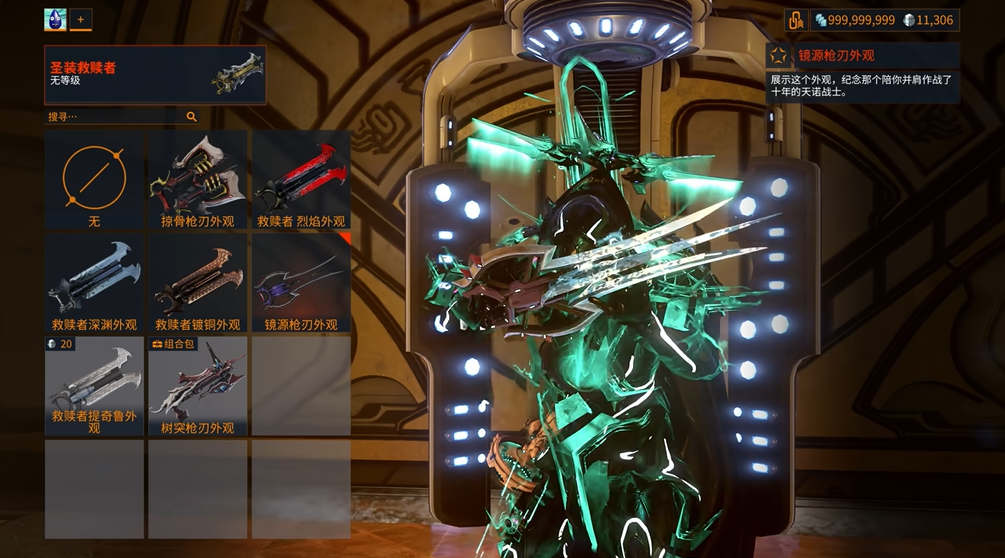Open the player avatar profile icon
Viewport: 1005px width, 558px height.
click(55, 19)
